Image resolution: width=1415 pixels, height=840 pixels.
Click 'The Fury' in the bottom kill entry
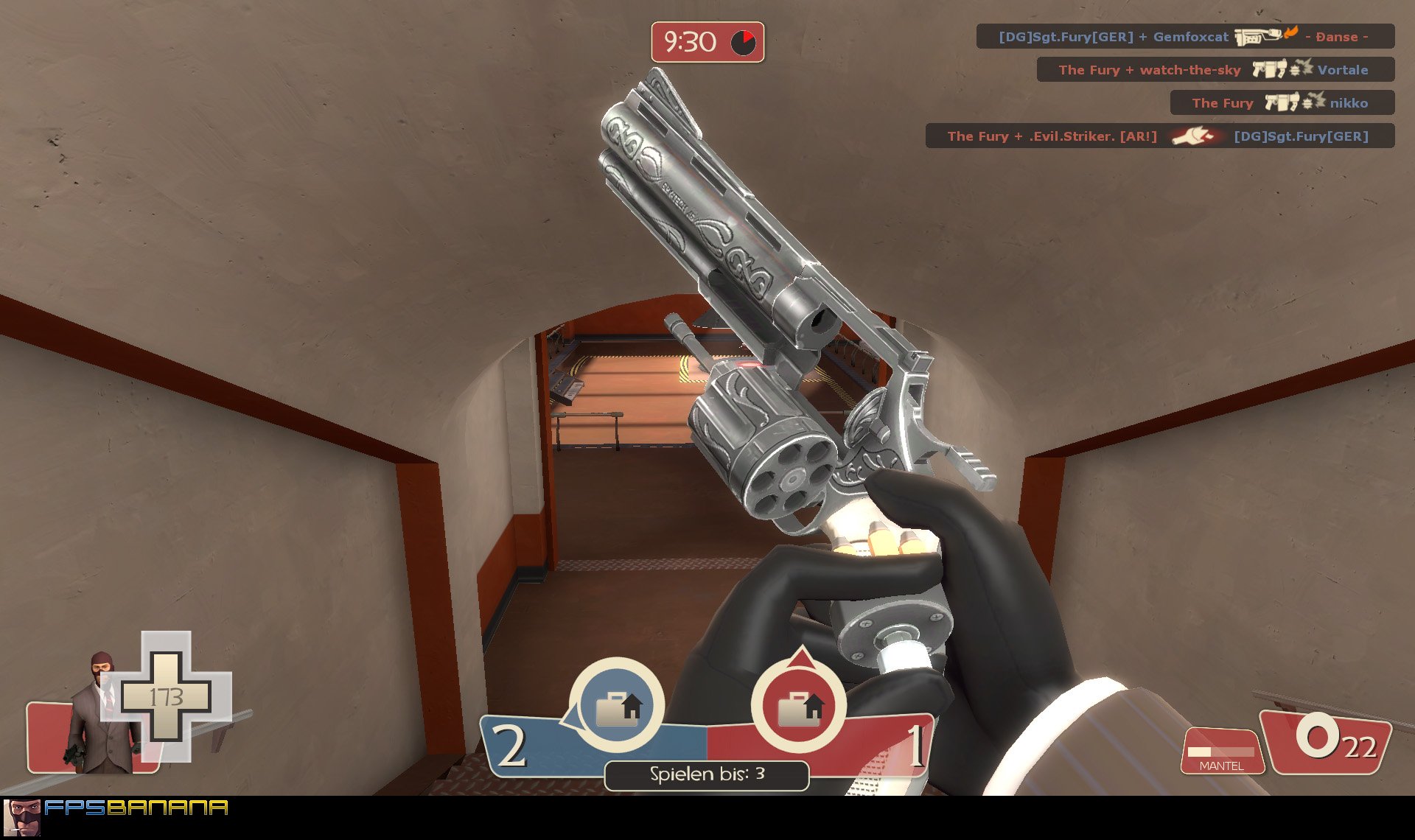point(974,136)
